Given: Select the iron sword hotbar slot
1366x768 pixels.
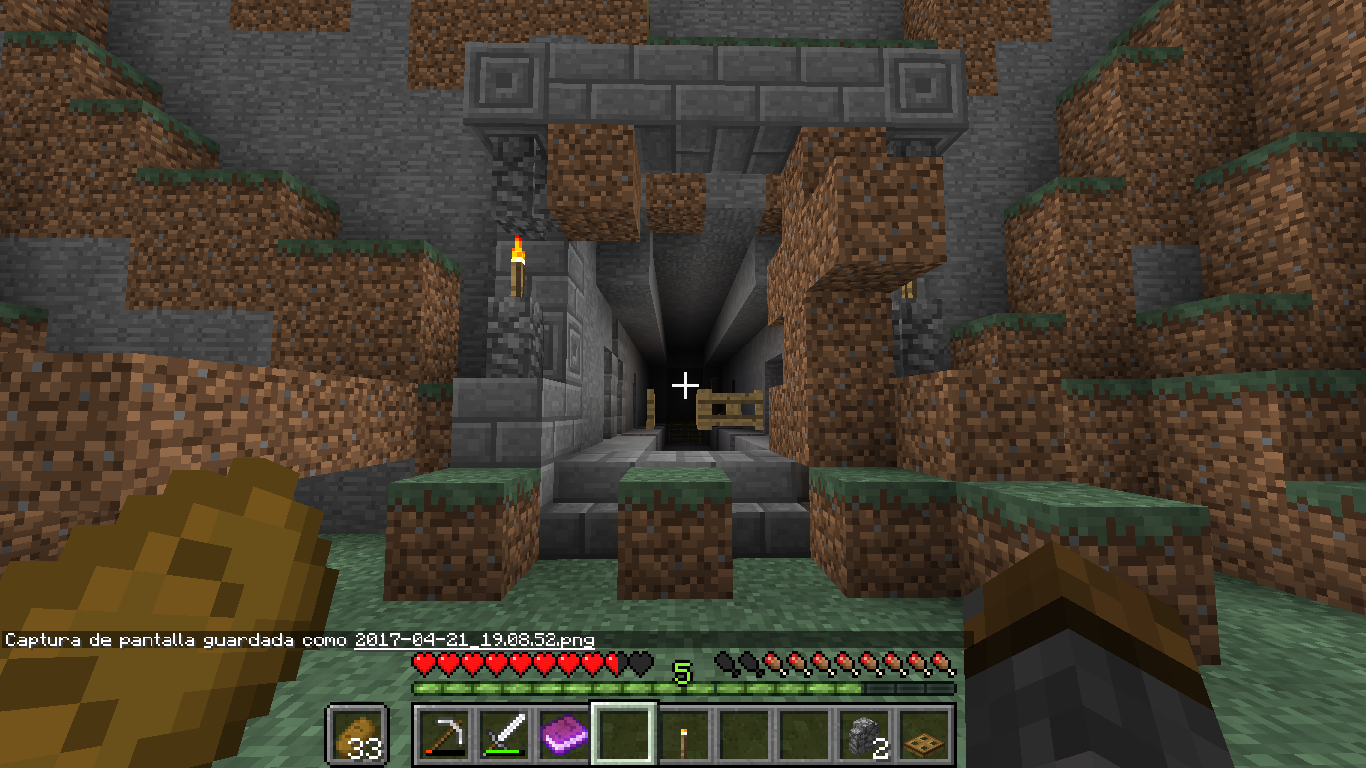Looking at the screenshot, I should pos(503,736).
